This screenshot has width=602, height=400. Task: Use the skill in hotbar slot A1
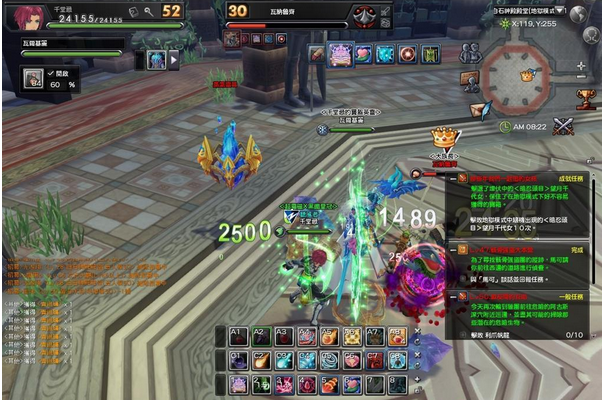[238, 337]
